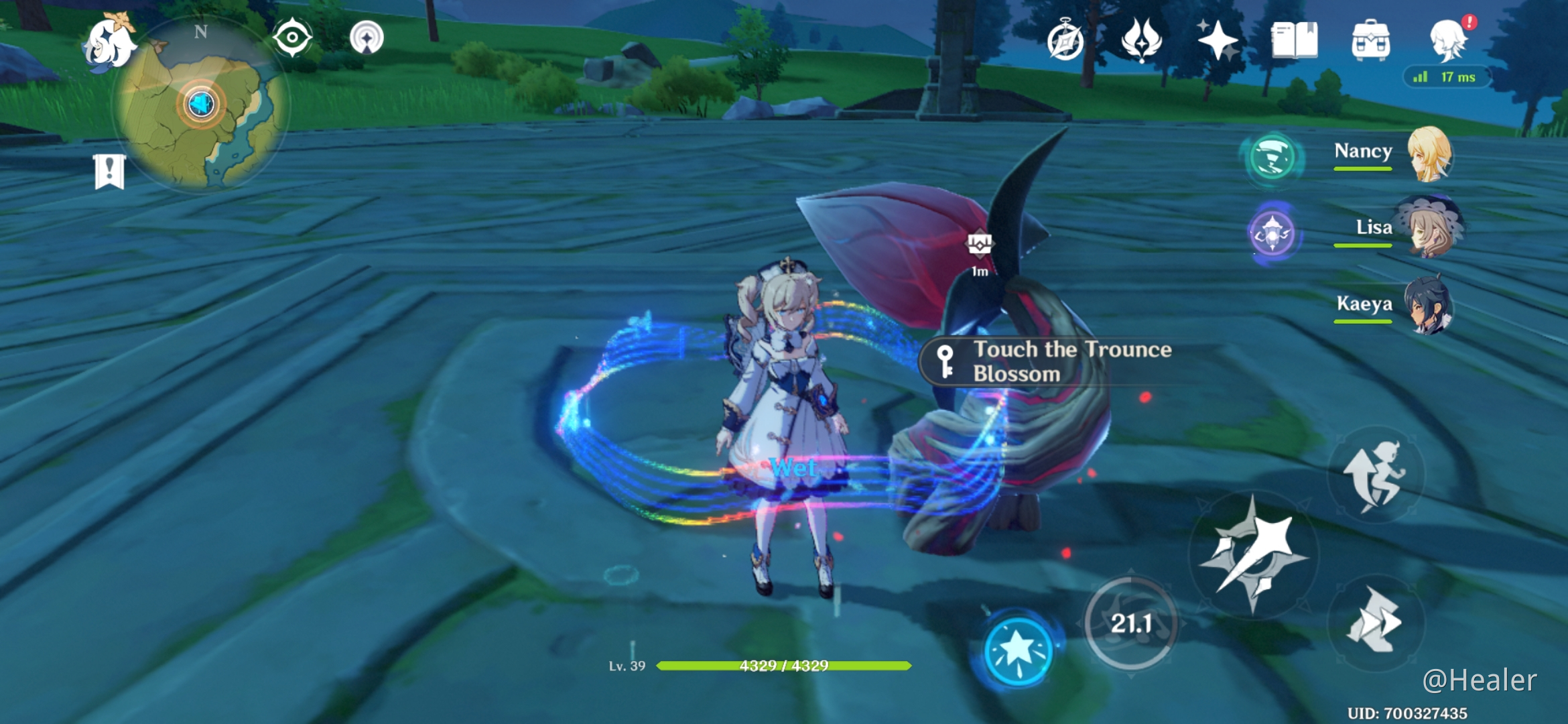1568x724 pixels.
Task: Open the inventory backpack
Action: [x=1370, y=40]
